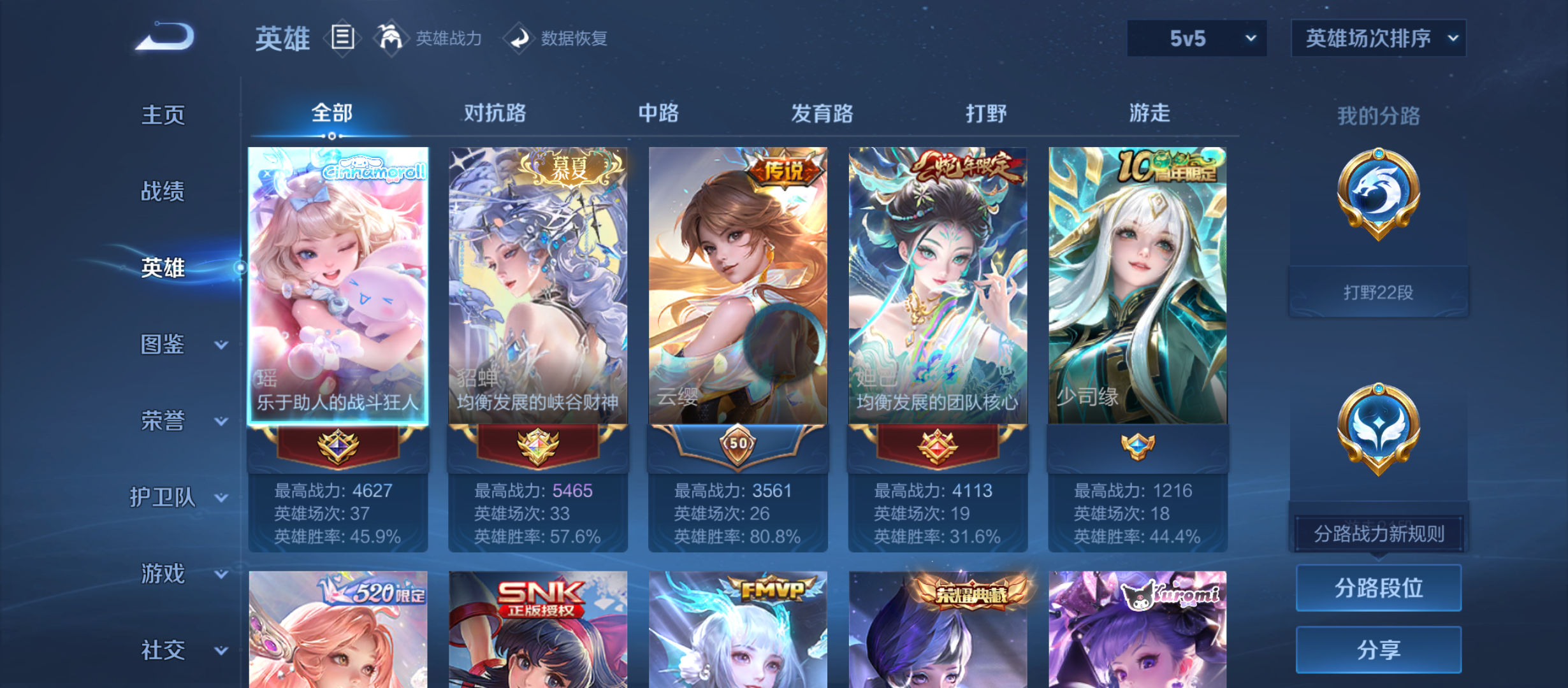Click the 分享 button
This screenshot has width=1568, height=688.
tap(1378, 650)
